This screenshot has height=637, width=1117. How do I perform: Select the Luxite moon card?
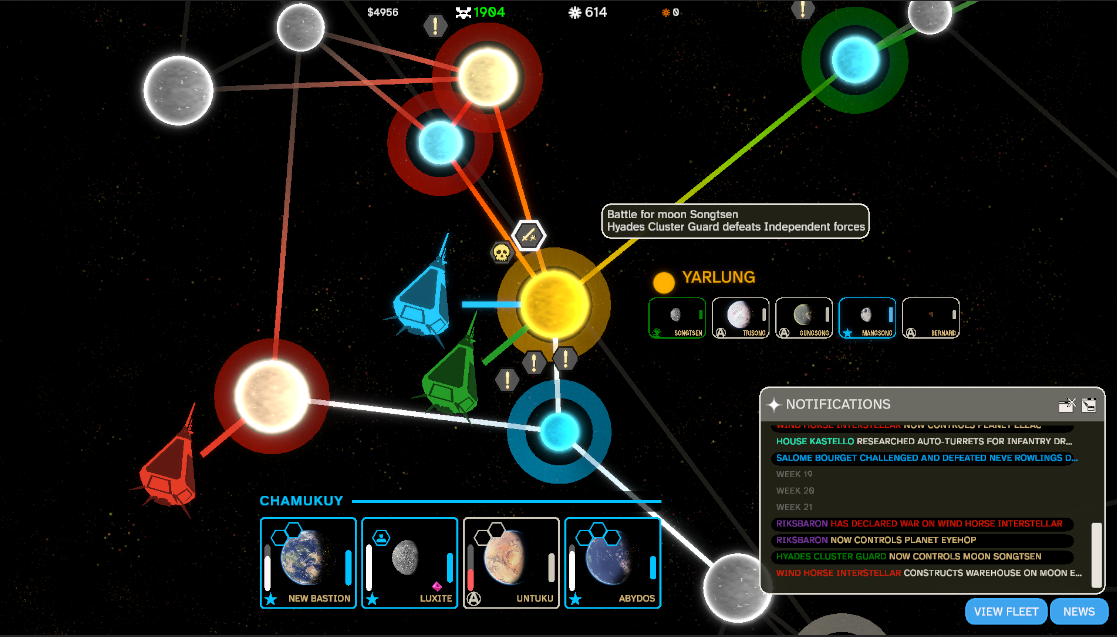(x=409, y=563)
